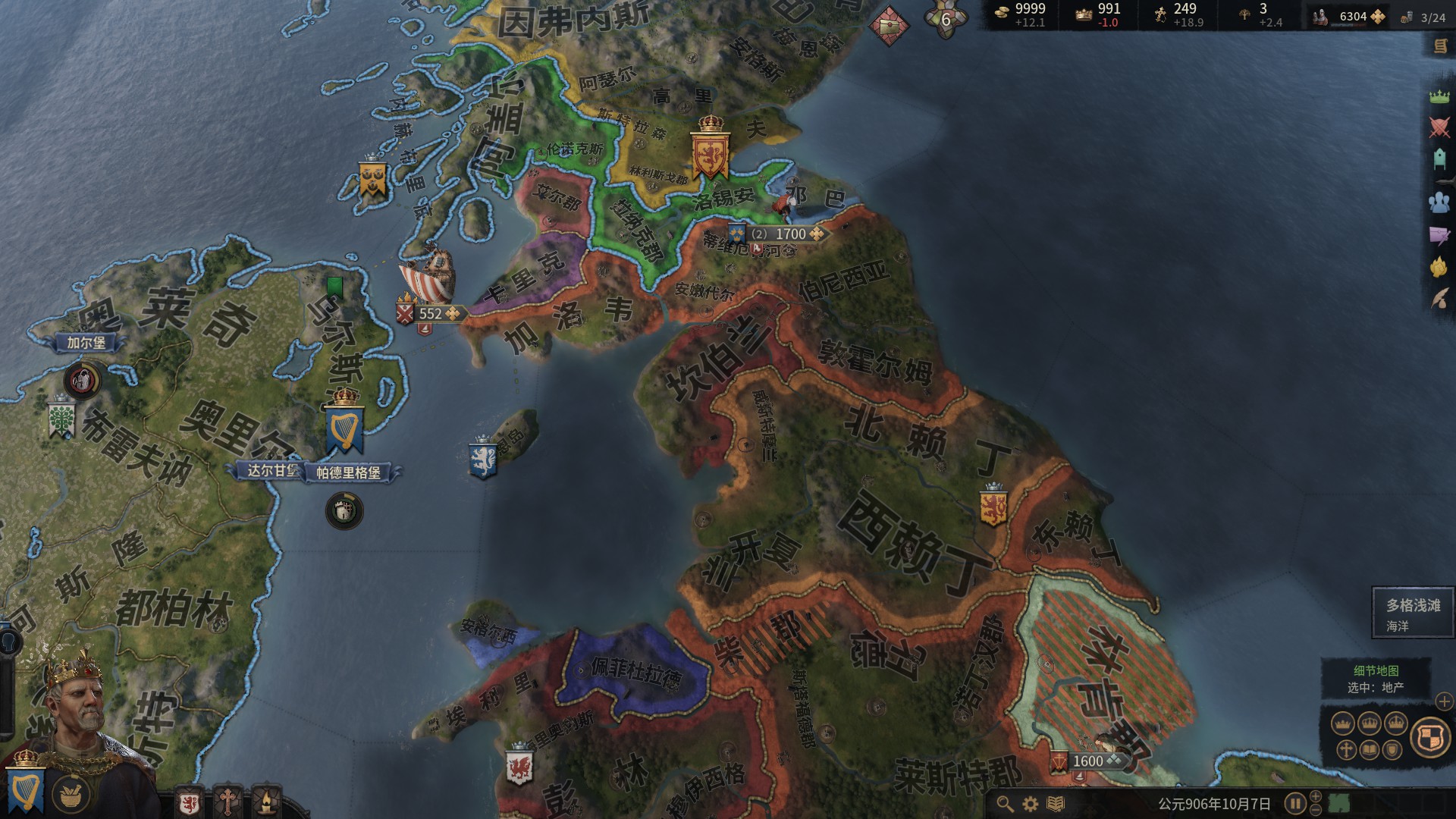Expand more map modes with plus button
This screenshot has width=1456, height=819.
[1444, 701]
